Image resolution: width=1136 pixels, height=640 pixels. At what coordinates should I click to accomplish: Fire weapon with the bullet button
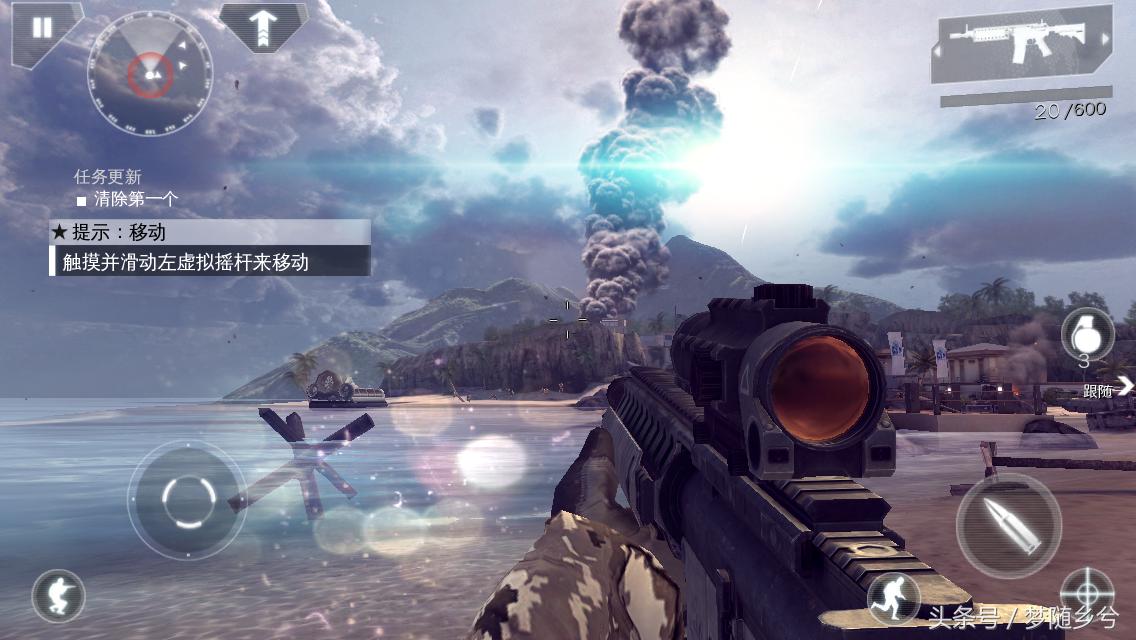point(1007,524)
